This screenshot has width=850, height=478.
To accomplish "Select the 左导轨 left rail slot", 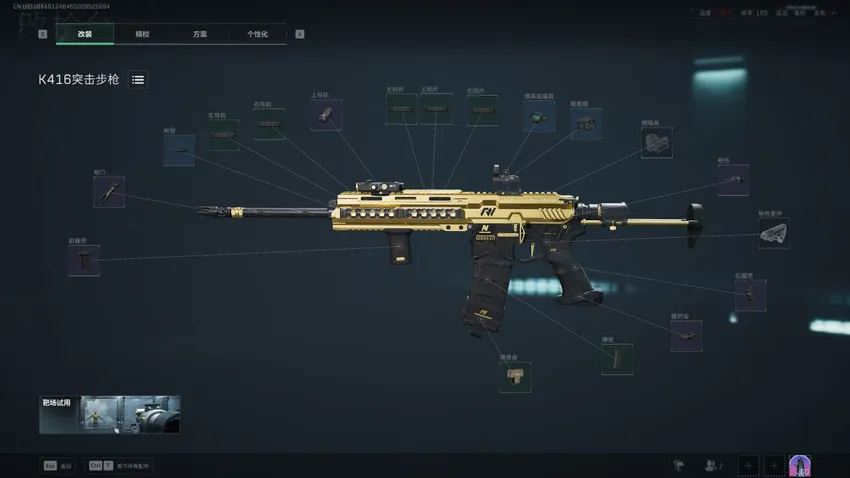I will click(223, 135).
